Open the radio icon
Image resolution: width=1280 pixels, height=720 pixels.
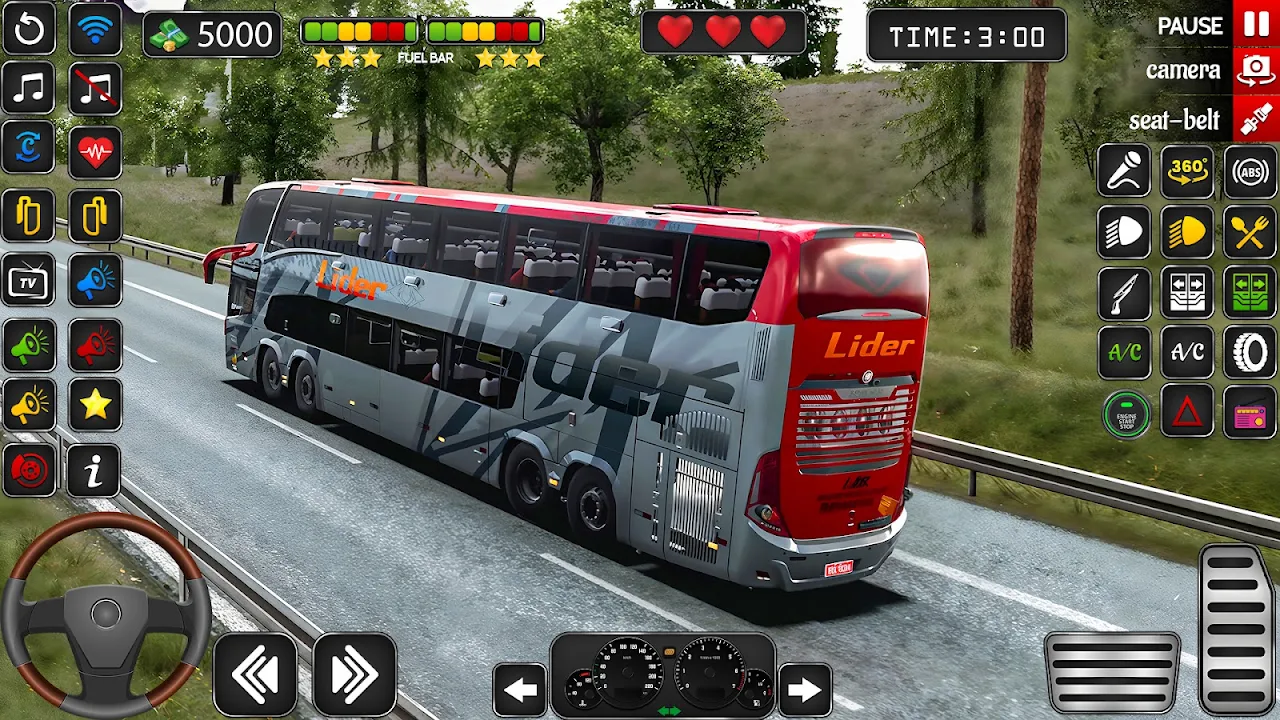(1250, 412)
